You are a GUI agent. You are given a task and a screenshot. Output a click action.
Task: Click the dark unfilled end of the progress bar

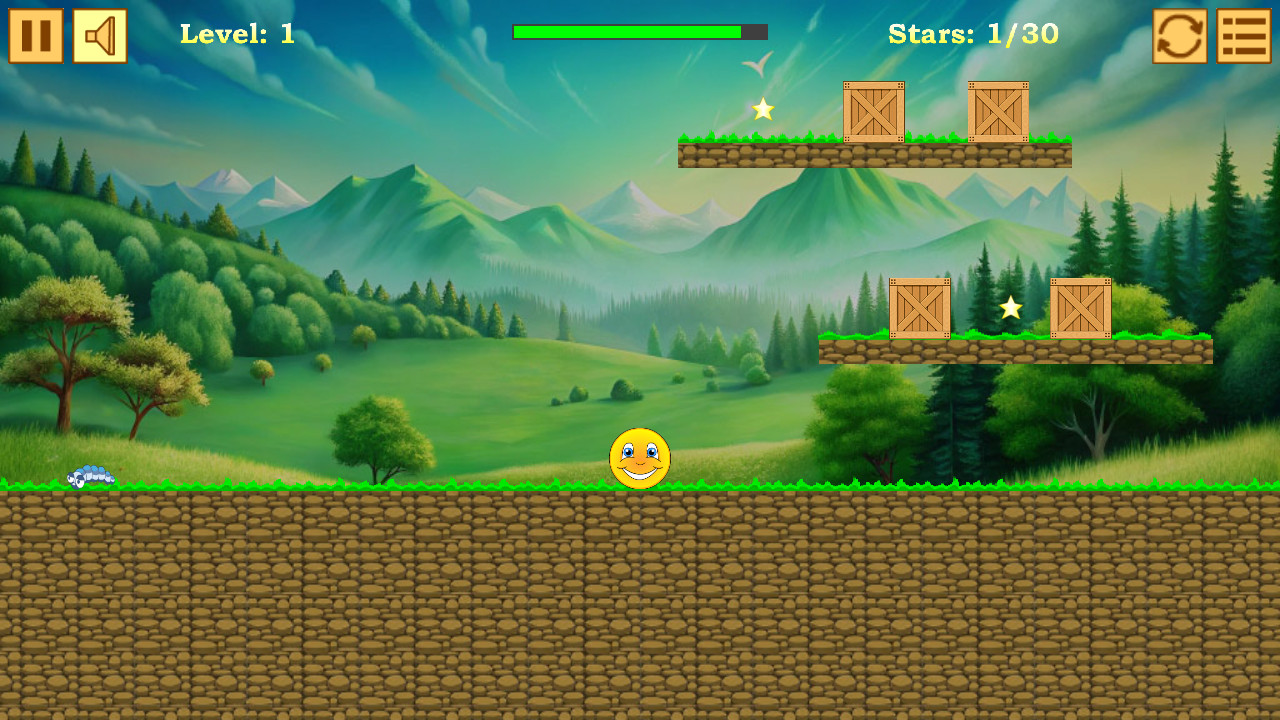[x=752, y=32]
